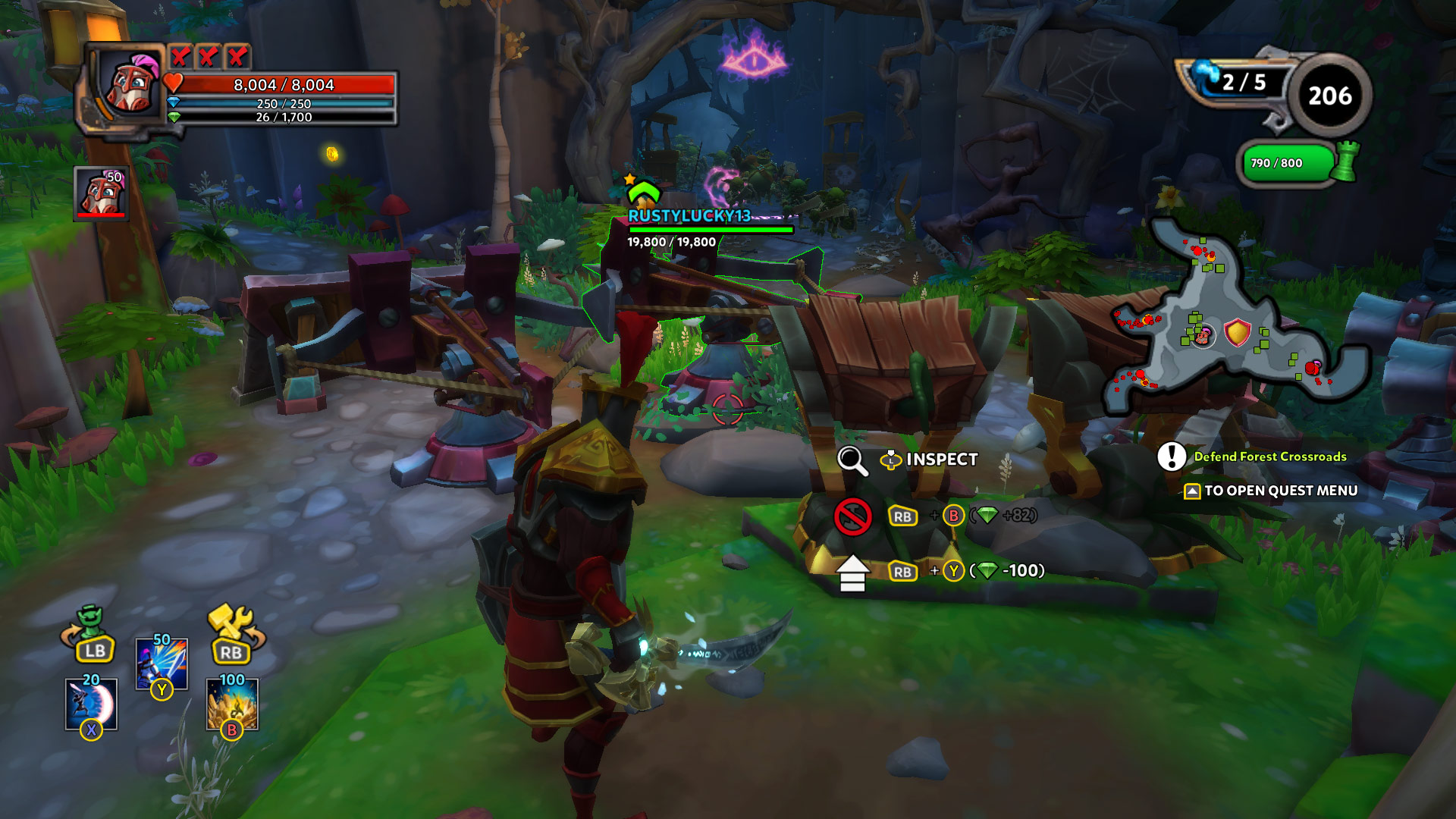Click the party member portrait with level 50

101,194
